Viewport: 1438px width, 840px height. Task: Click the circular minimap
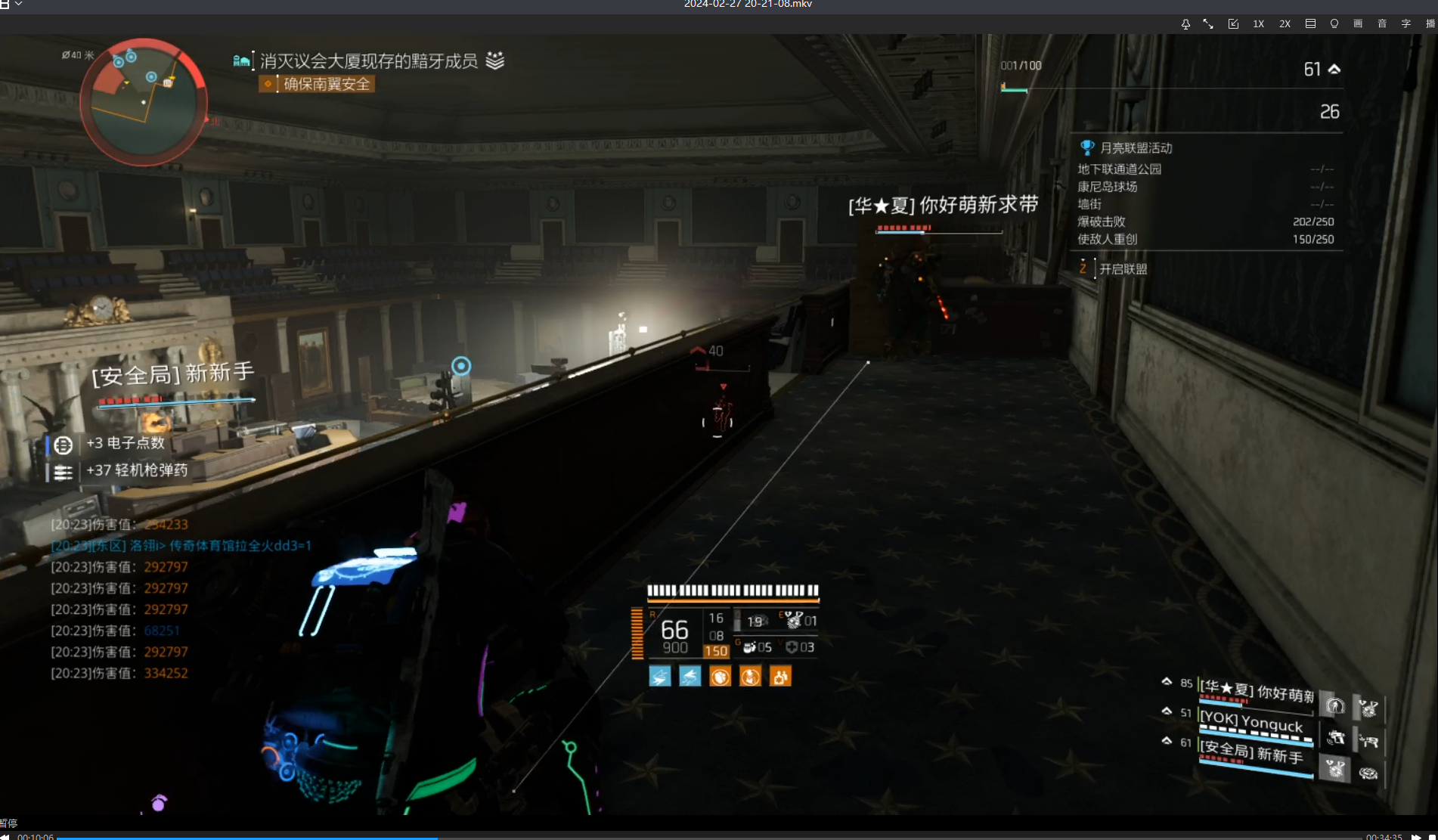(x=144, y=101)
